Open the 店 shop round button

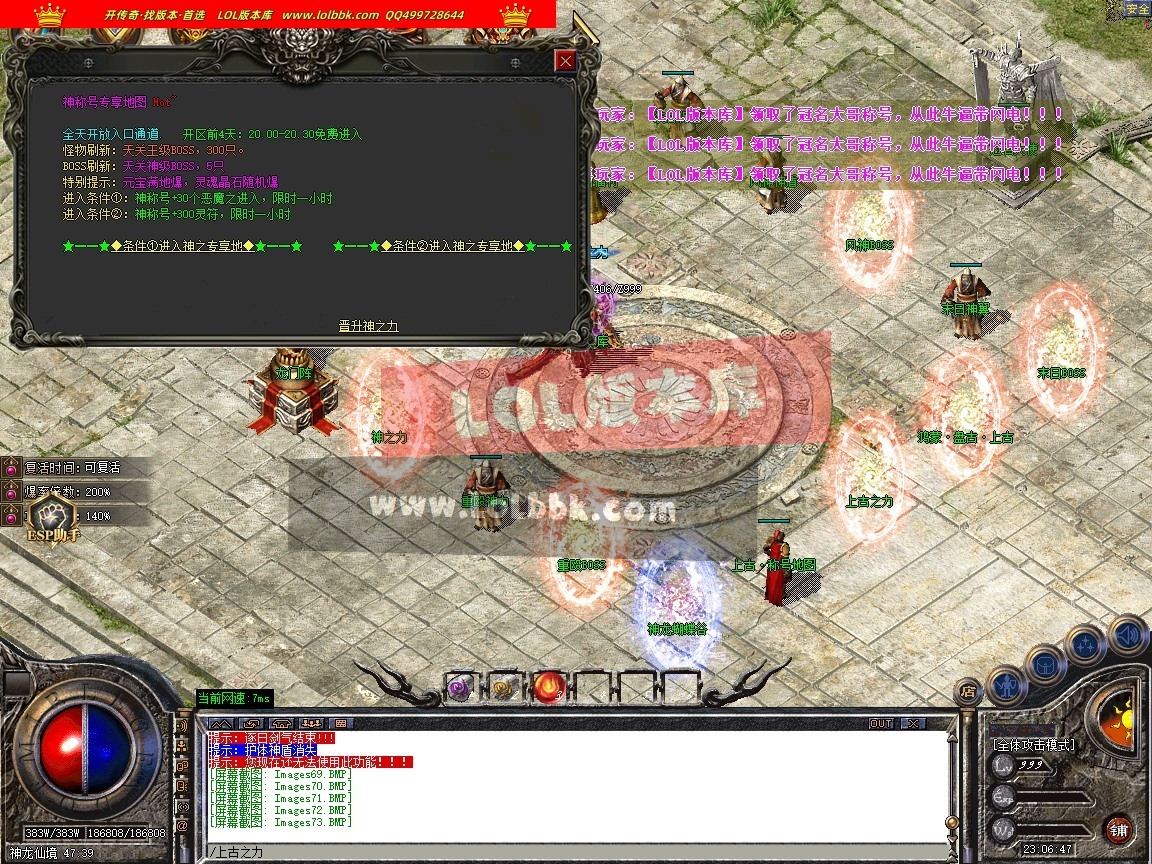click(x=967, y=690)
